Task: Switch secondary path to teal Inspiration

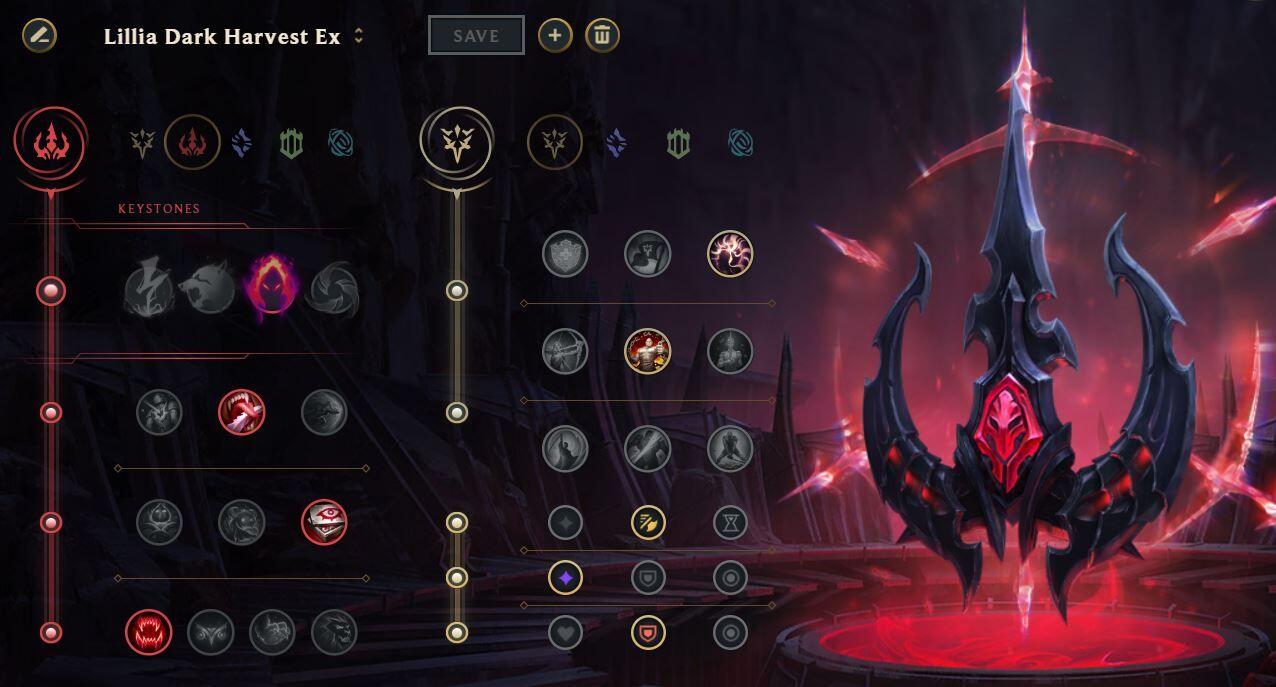Action: pos(741,144)
